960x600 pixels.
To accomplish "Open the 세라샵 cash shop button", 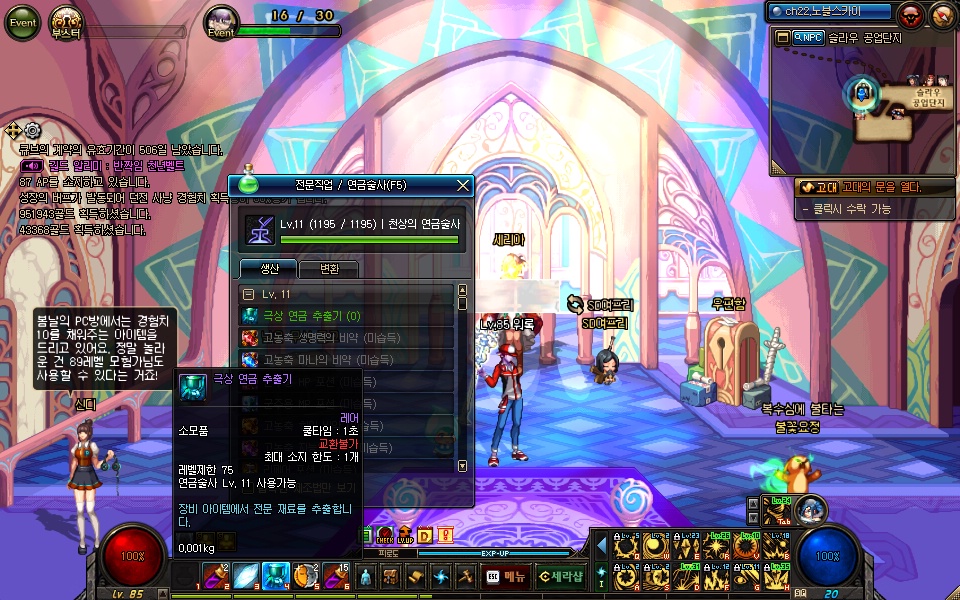I will click(560, 576).
